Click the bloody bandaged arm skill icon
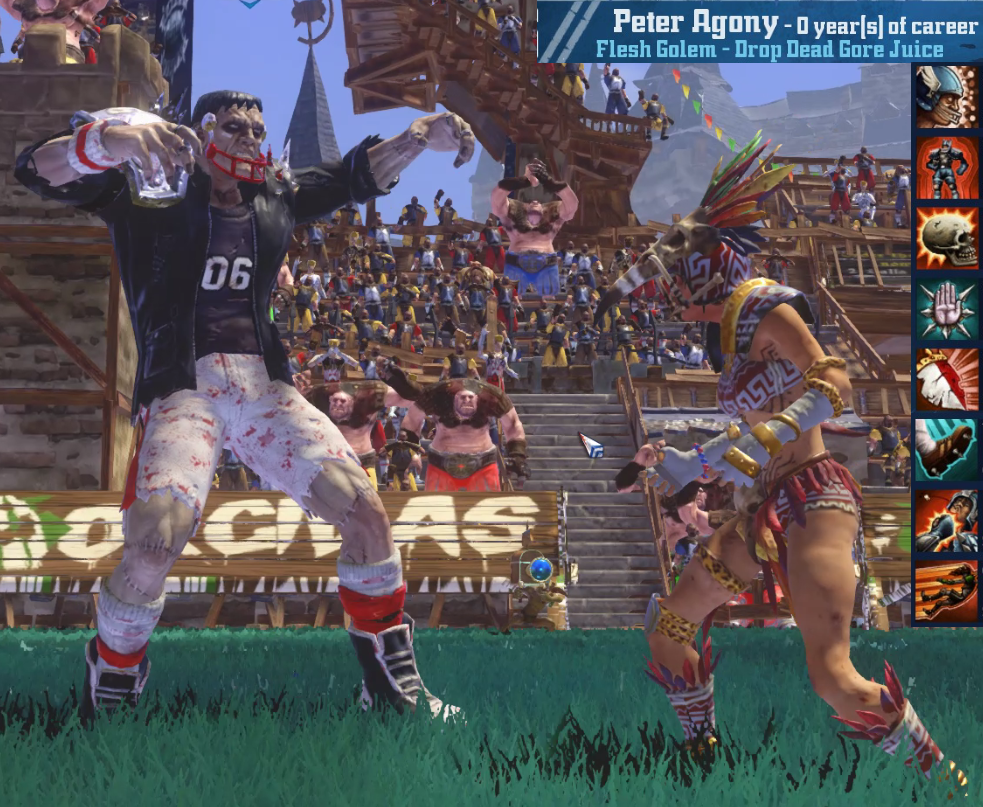 946,380
